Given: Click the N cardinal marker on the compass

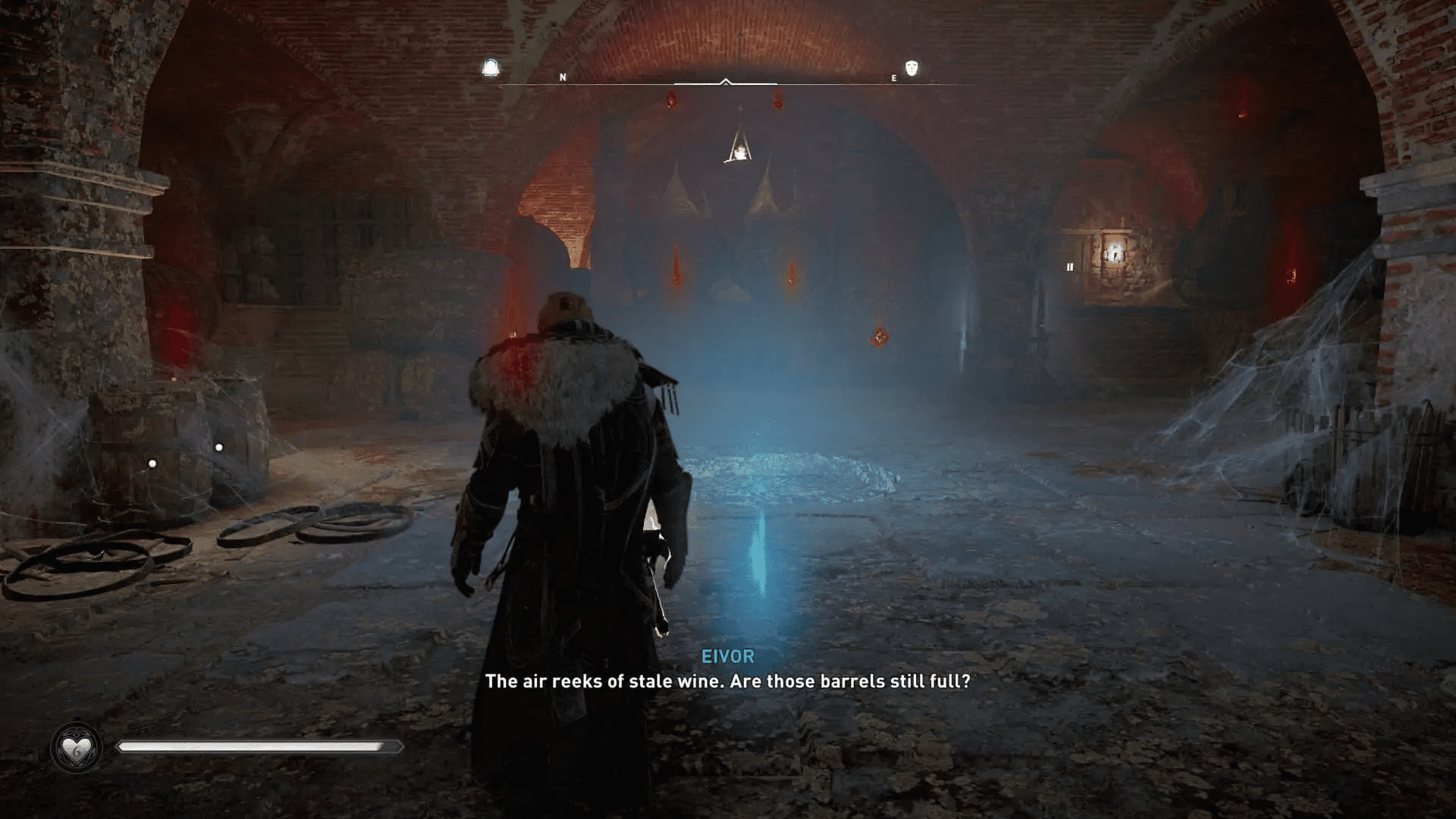Looking at the screenshot, I should (x=562, y=77).
